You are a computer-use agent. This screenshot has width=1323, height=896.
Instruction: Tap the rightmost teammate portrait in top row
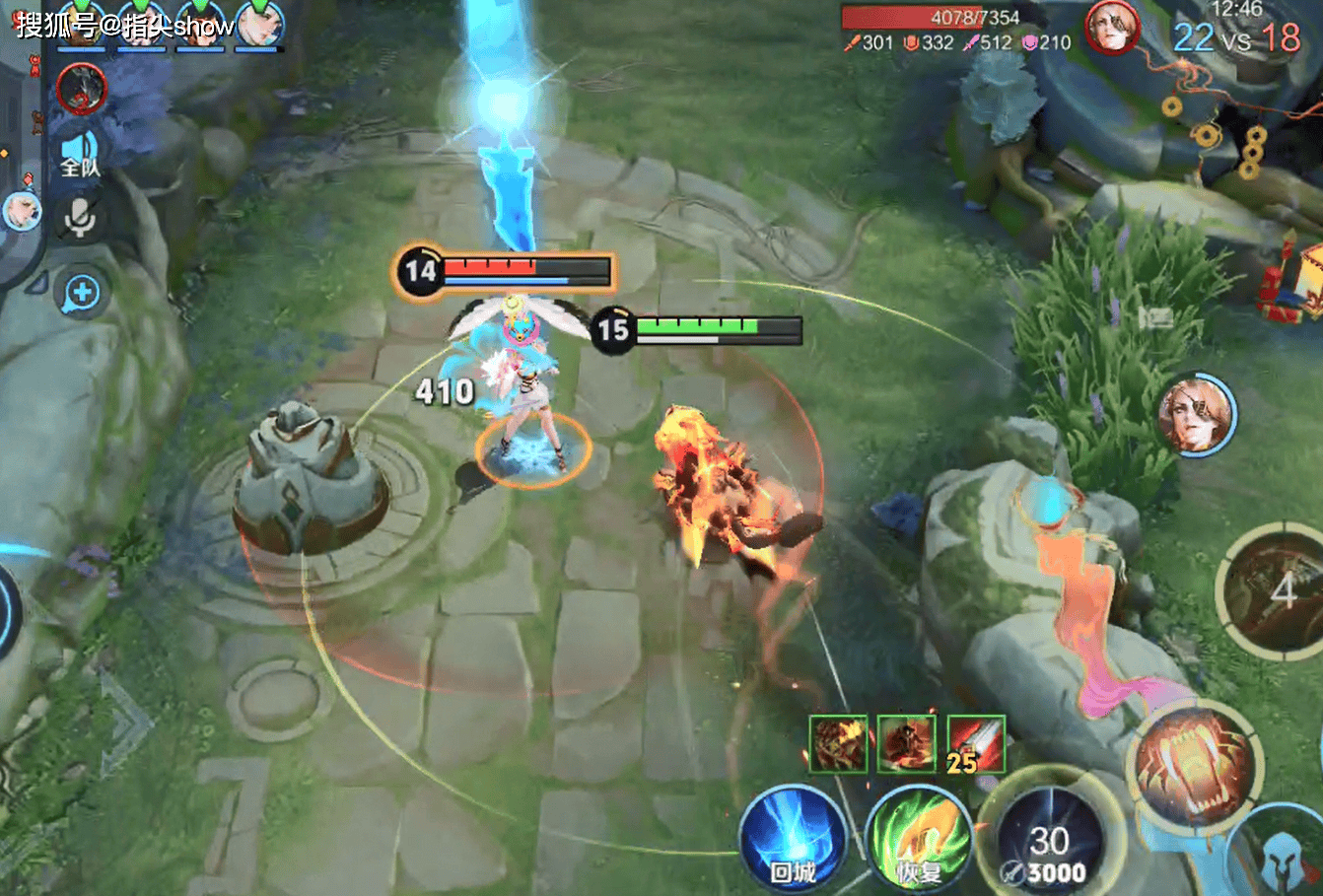[260, 25]
